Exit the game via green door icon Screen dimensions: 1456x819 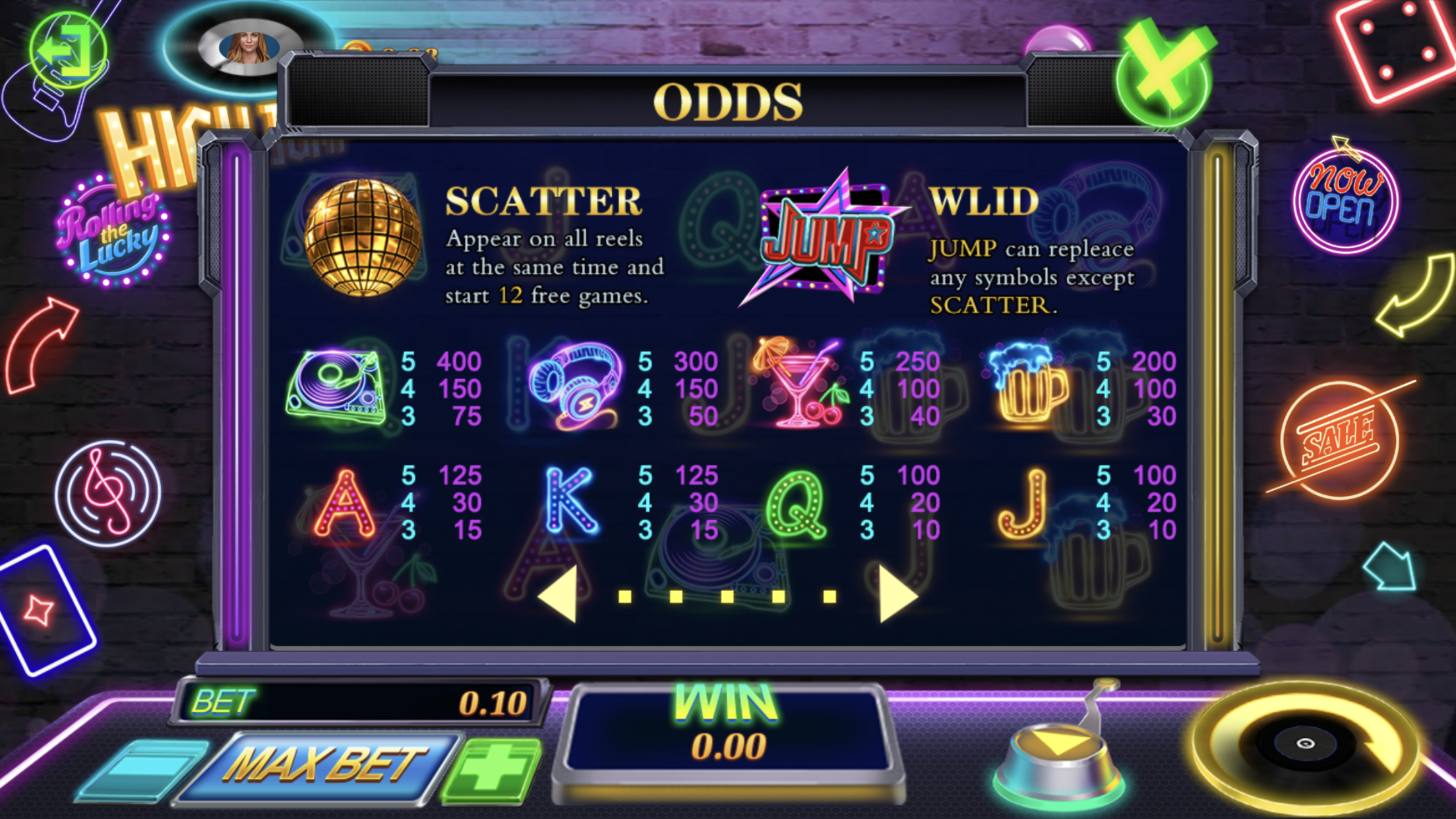[67, 51]
